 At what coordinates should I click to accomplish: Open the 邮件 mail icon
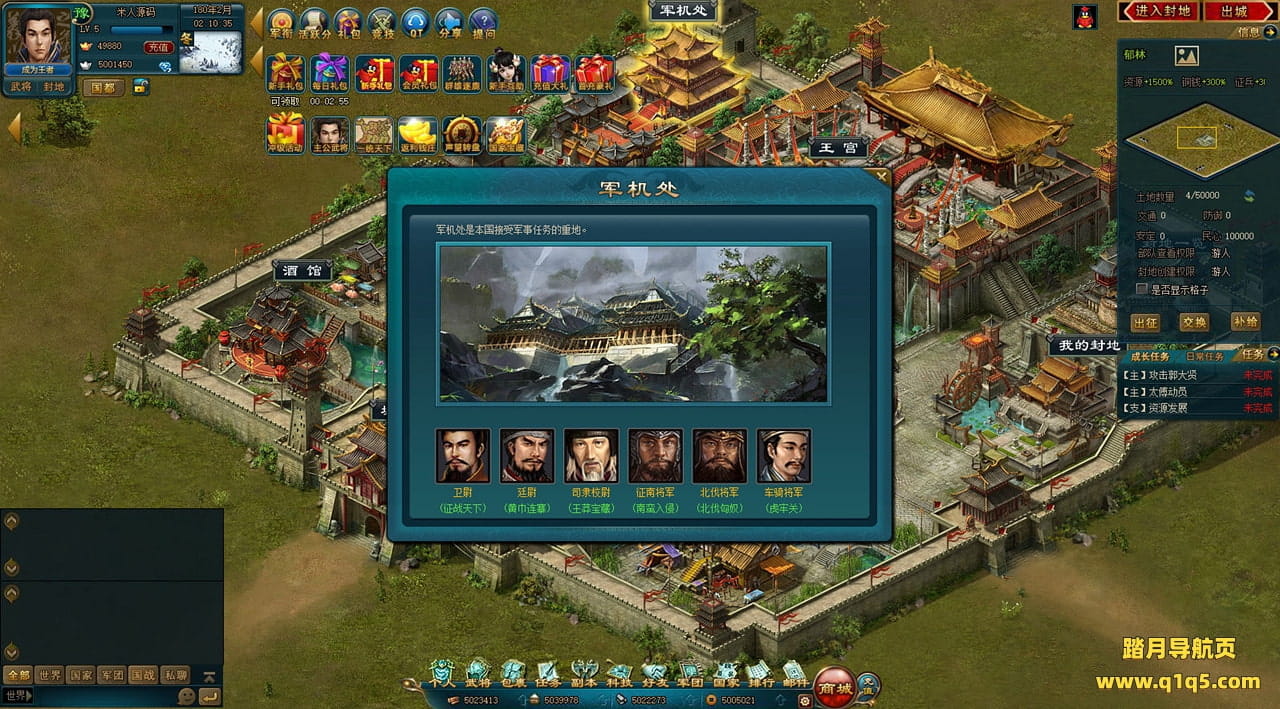click(795, 674)
